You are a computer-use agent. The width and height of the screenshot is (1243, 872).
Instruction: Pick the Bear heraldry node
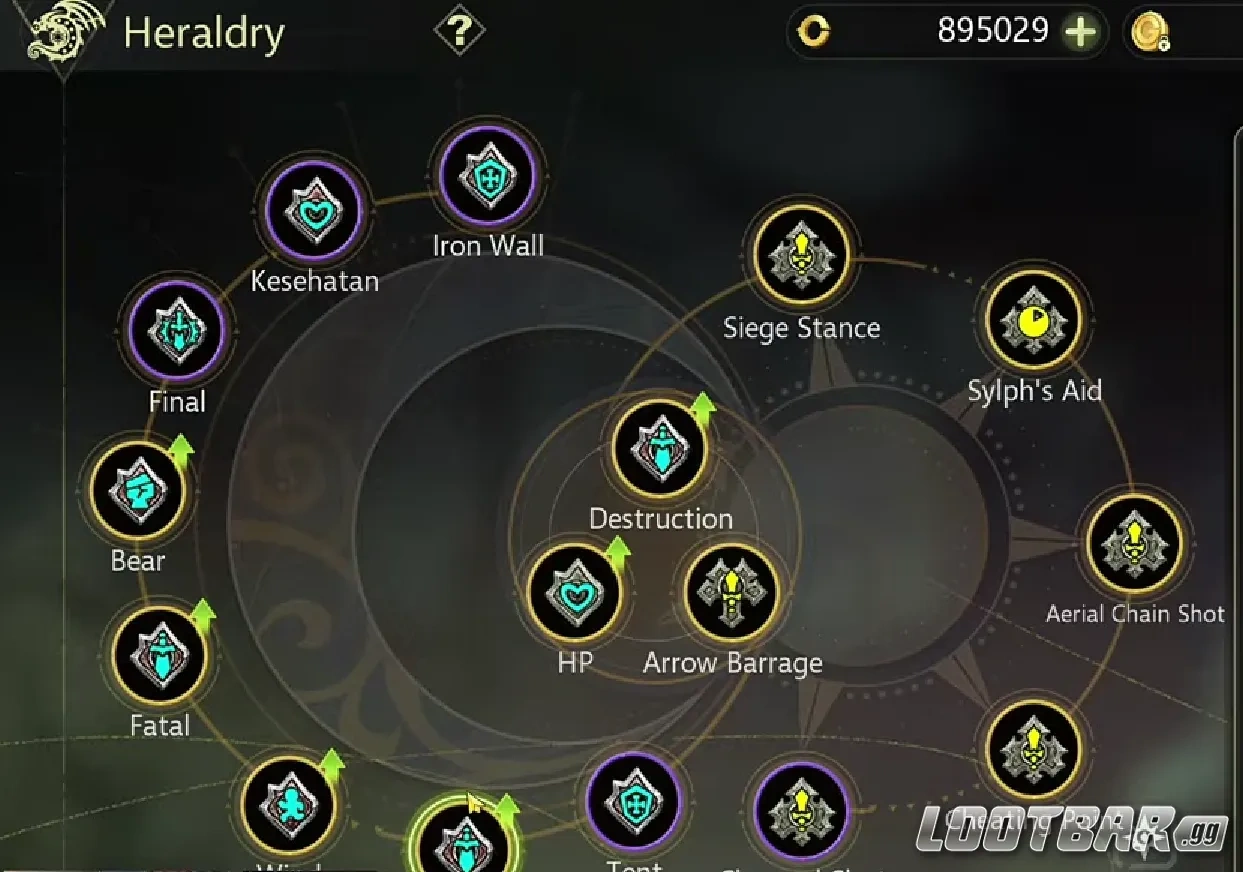138,491
